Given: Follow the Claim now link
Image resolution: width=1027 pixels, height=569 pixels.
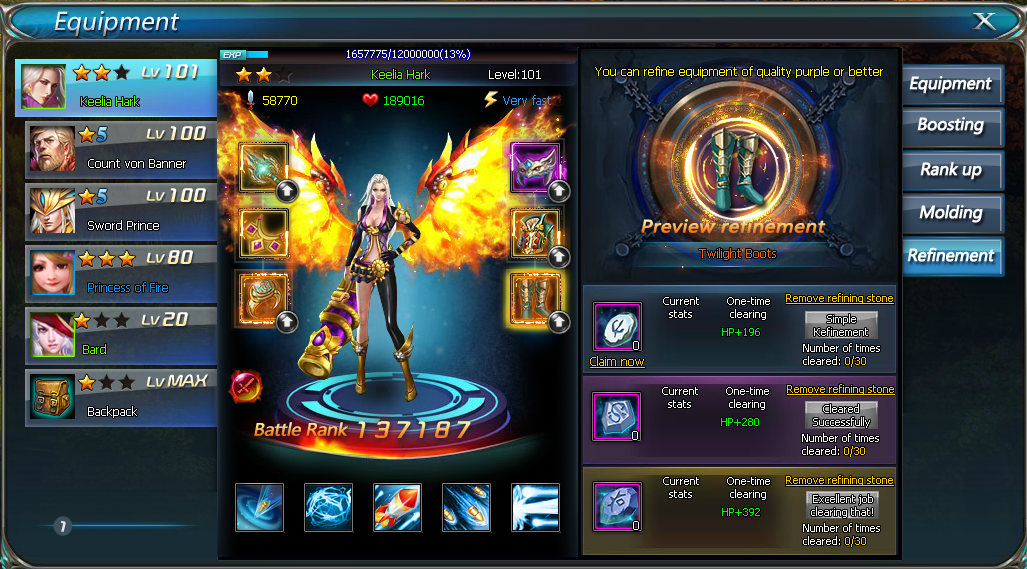Looking at the screenshot, I should [617, 362].
